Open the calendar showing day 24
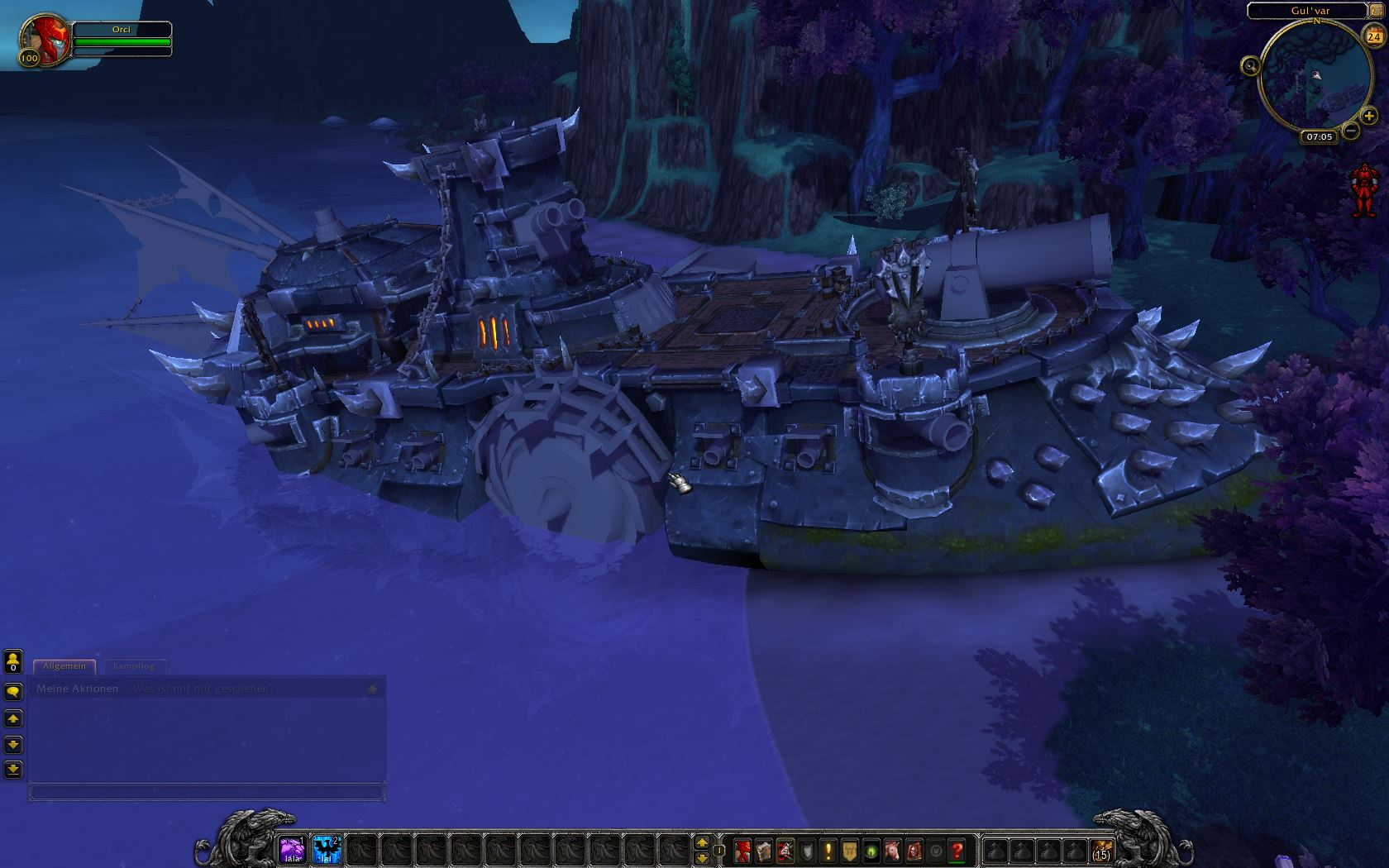 (x=1374, y=37)
